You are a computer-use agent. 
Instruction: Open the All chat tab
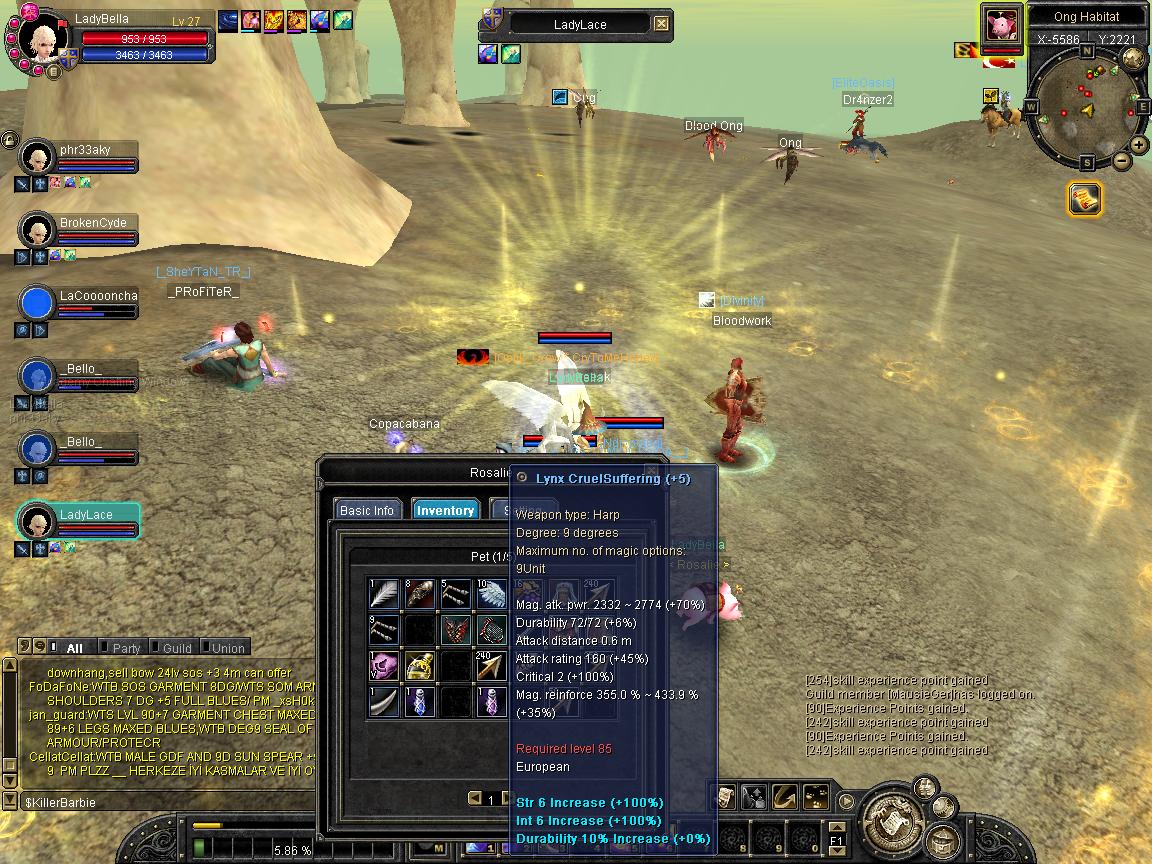click(x=74, y=648)
